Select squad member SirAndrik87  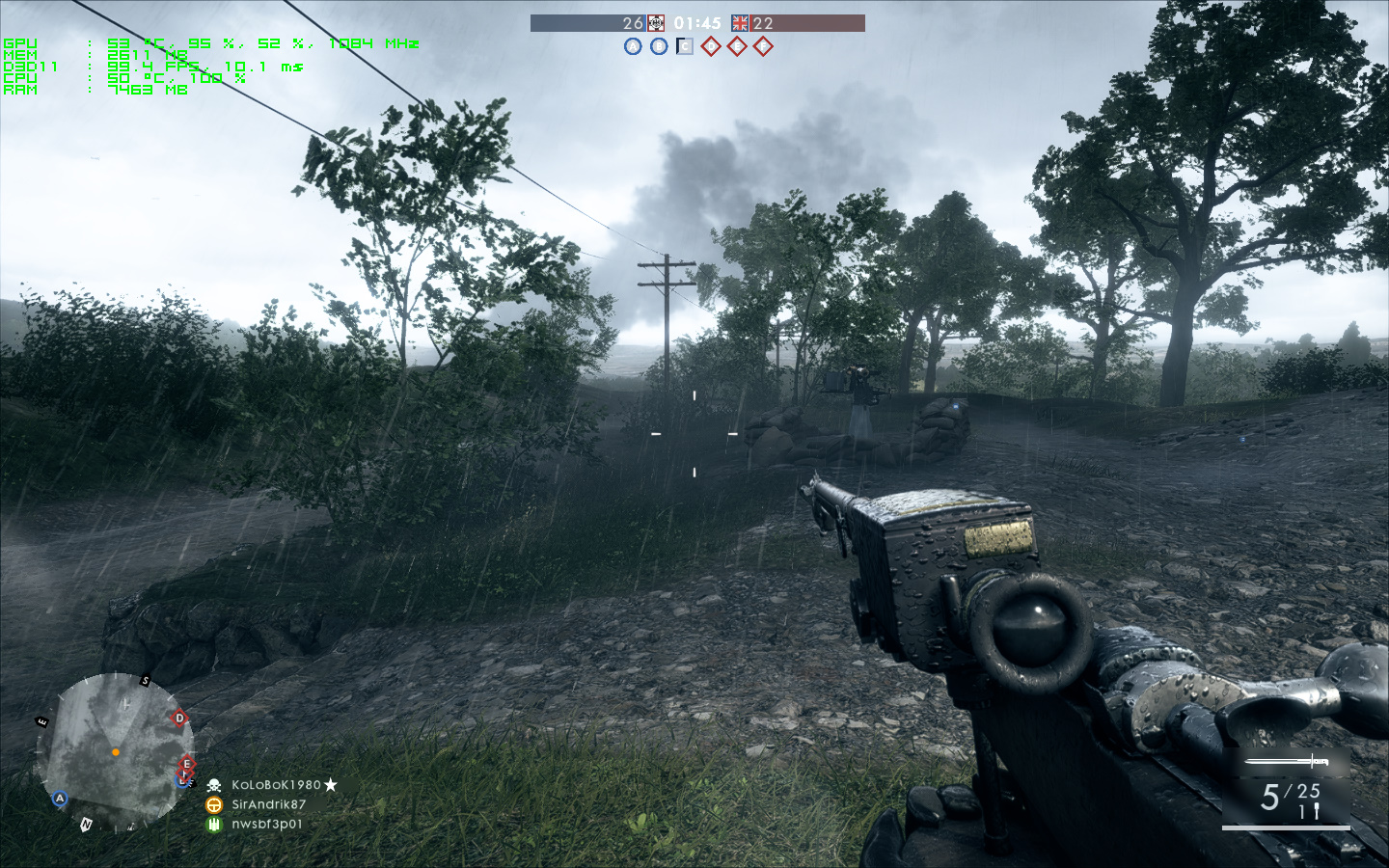(x=268, y=804)
